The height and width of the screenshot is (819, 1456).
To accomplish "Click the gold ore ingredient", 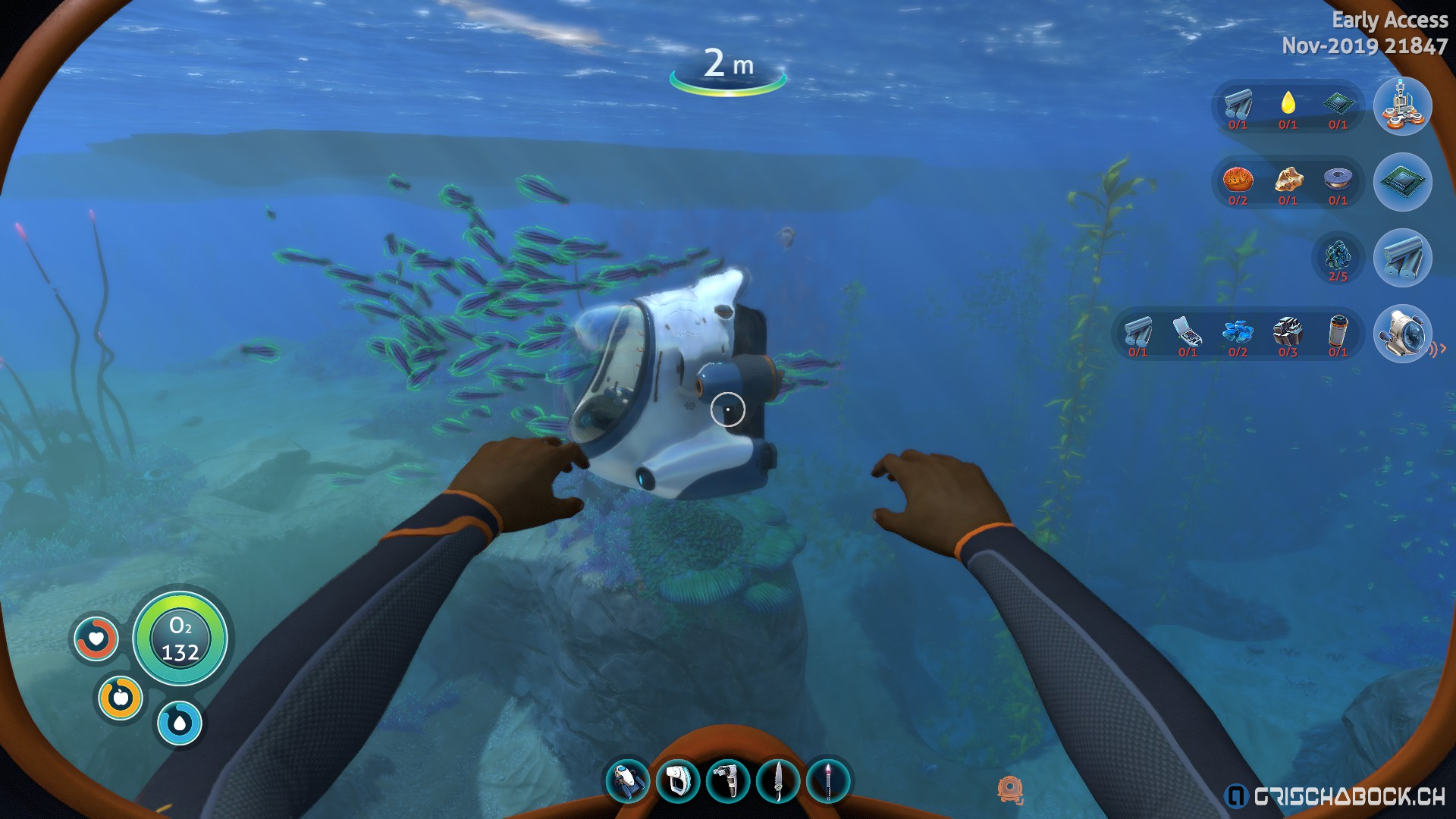I will (x=1288, y=180).
